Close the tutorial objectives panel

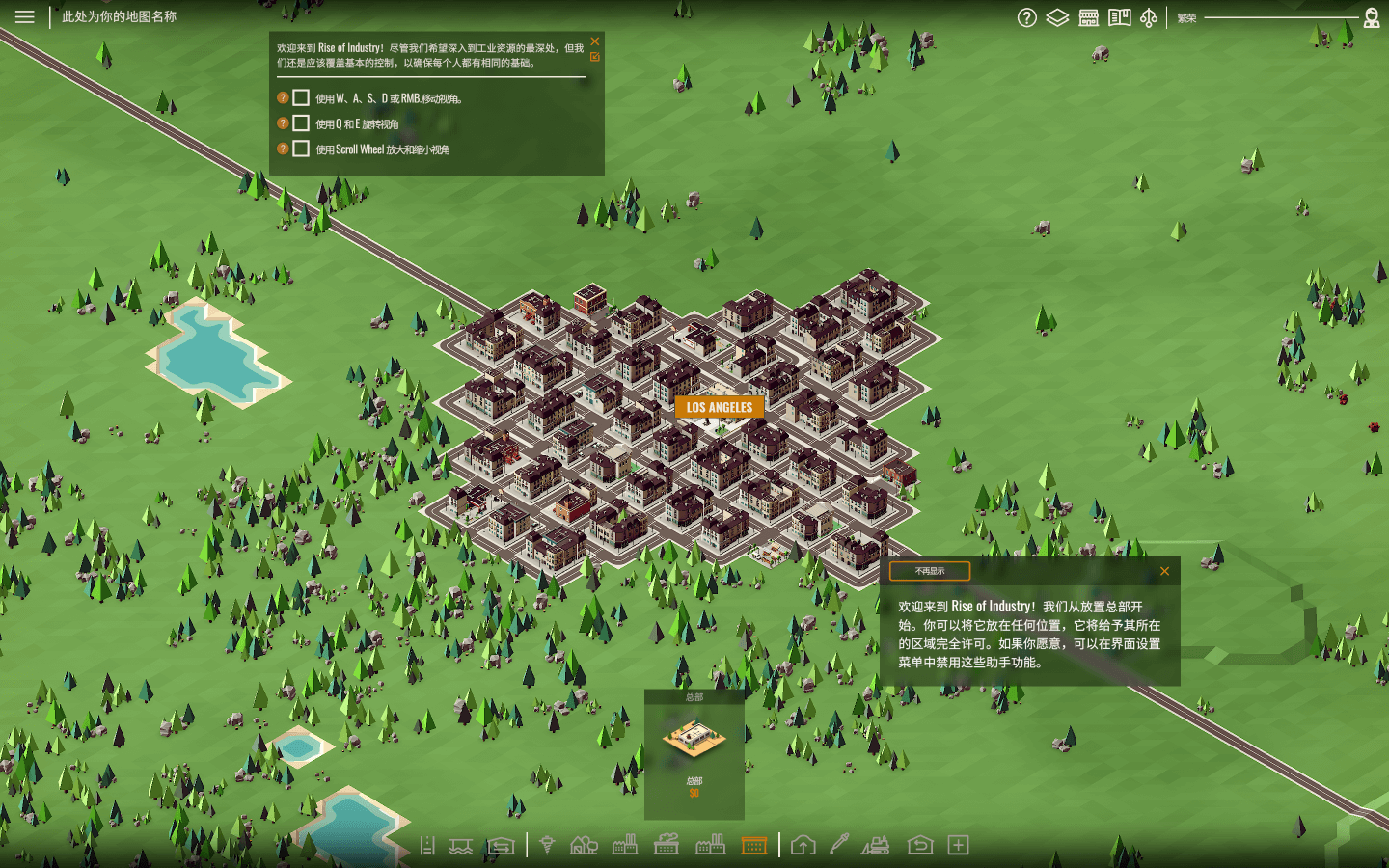pos(595,41)
